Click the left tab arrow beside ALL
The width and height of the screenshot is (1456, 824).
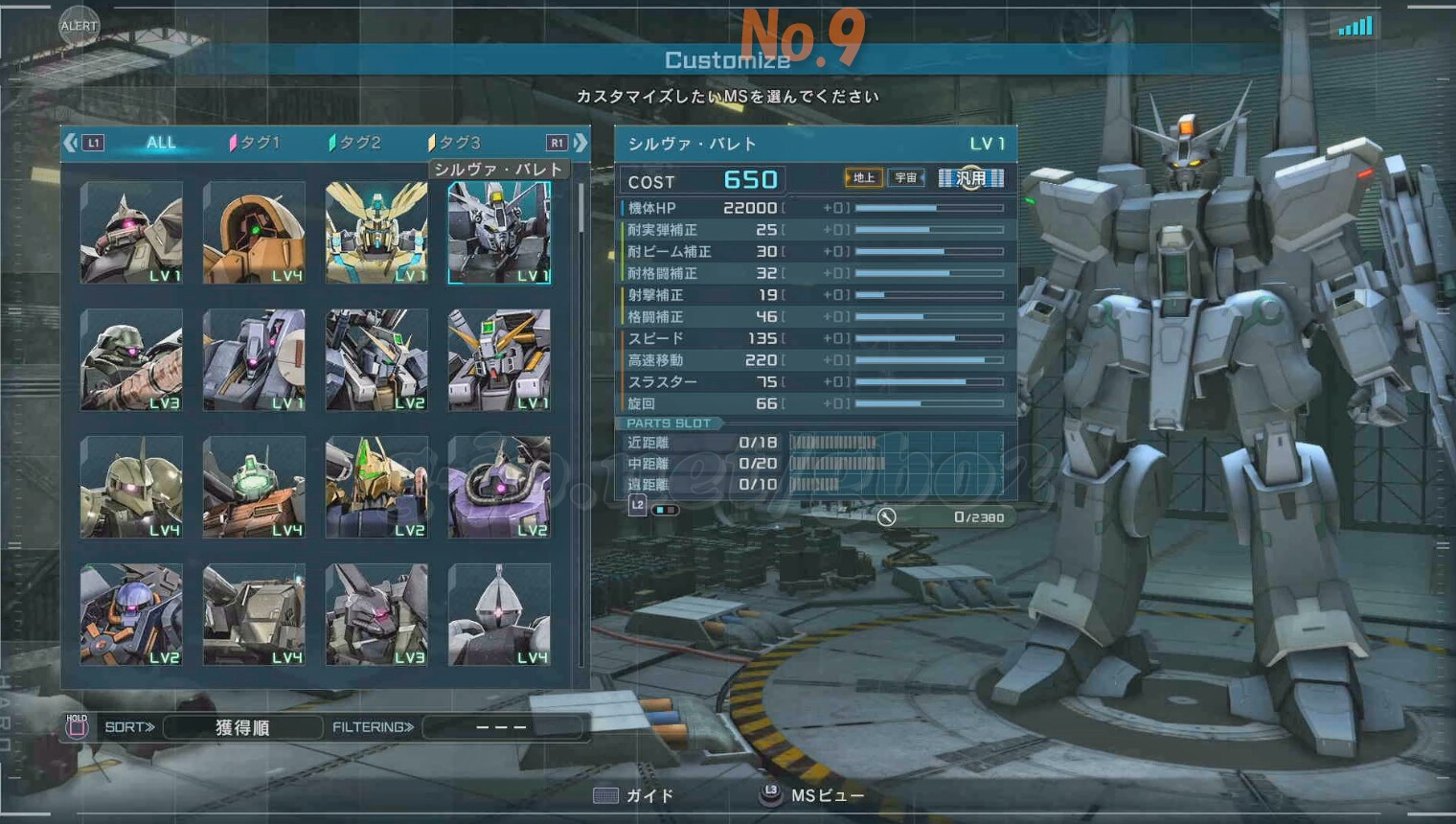click(x=71, y=143)
